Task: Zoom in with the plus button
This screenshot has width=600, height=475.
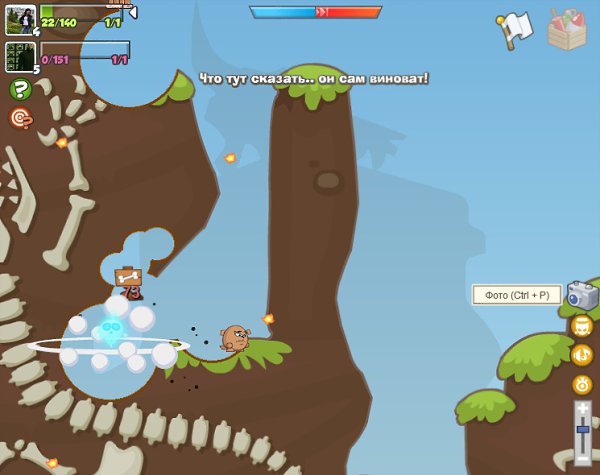Action: tap(582, 408)
